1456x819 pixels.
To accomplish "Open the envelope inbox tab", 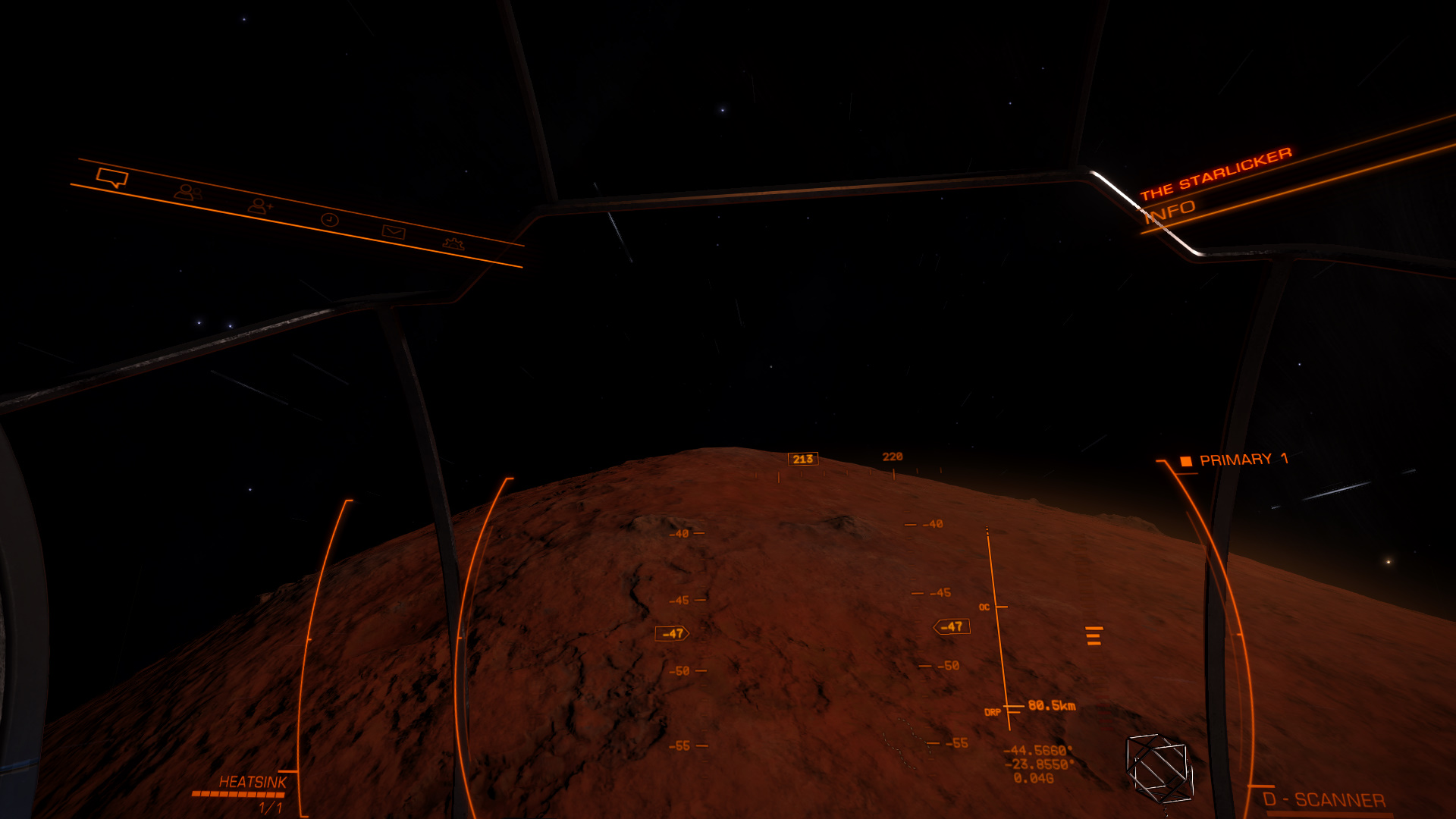I will coord(394,232).
